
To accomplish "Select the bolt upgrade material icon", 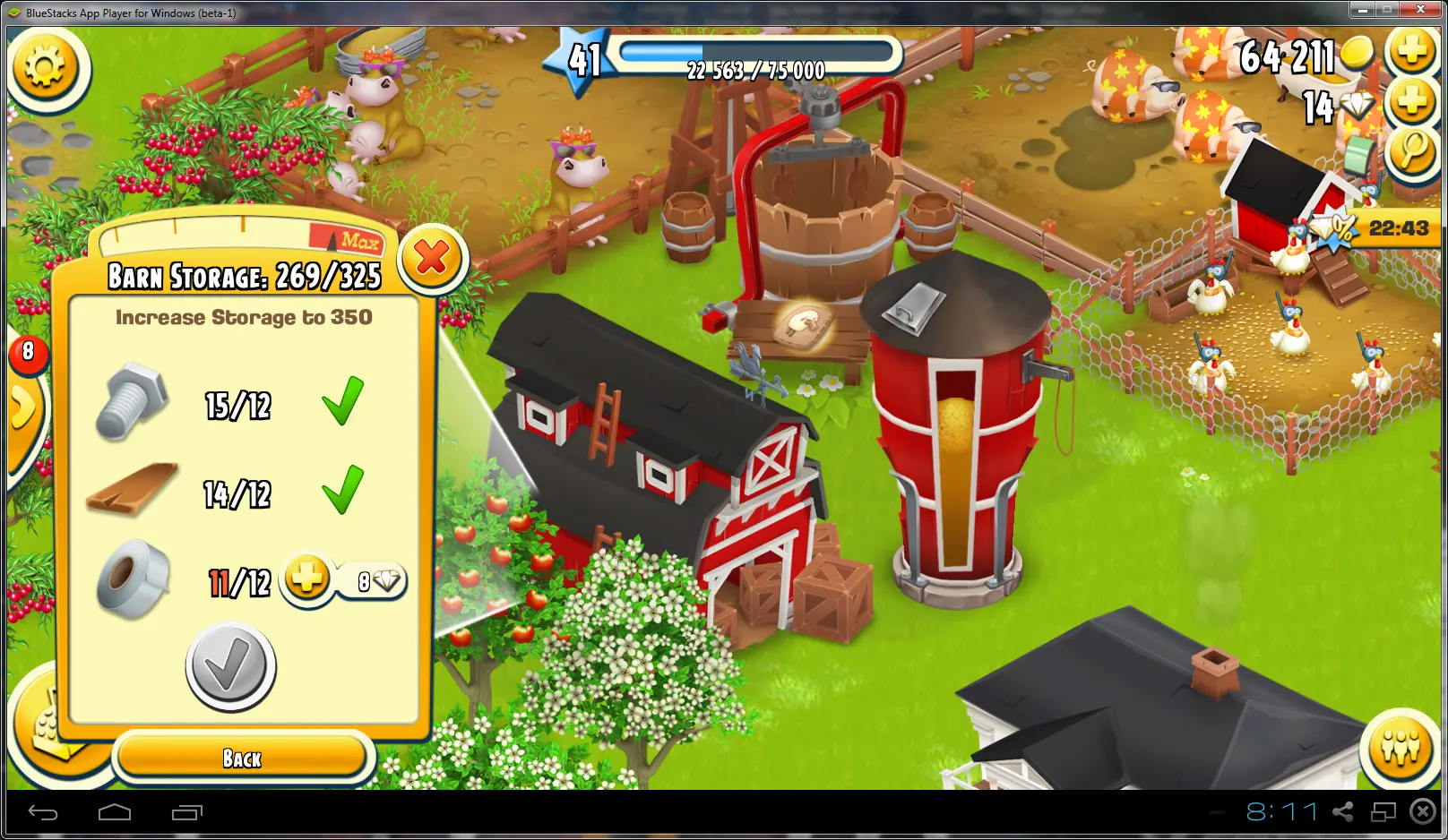I will click(133, 401).
